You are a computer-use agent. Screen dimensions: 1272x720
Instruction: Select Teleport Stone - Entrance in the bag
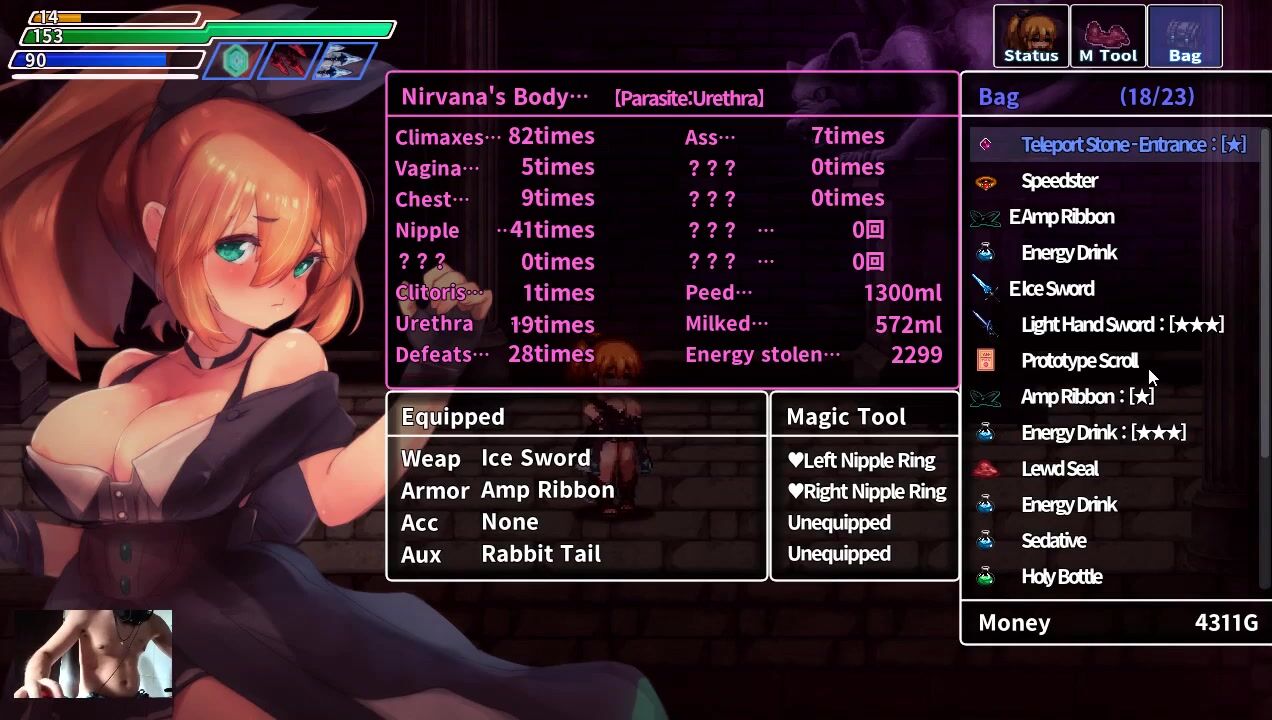(x=1132, y=145)
